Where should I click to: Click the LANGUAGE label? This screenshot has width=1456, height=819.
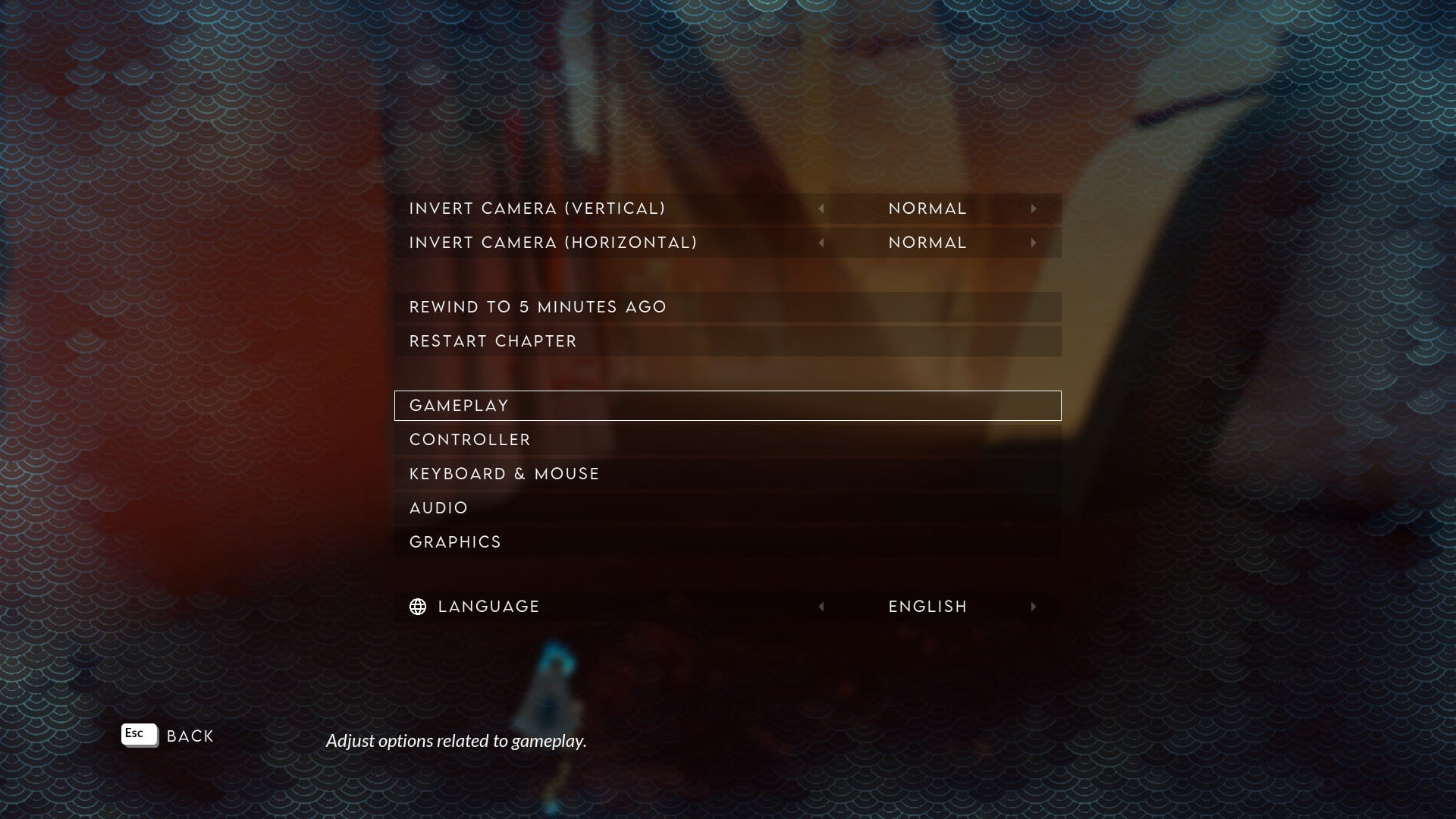tap(488, 606)
